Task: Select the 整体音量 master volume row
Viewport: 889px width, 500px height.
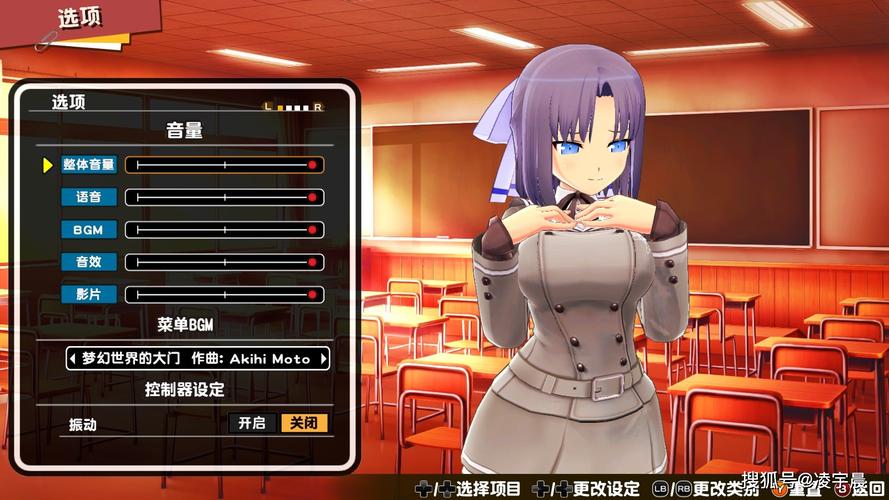Action: (x=89, y=165)
